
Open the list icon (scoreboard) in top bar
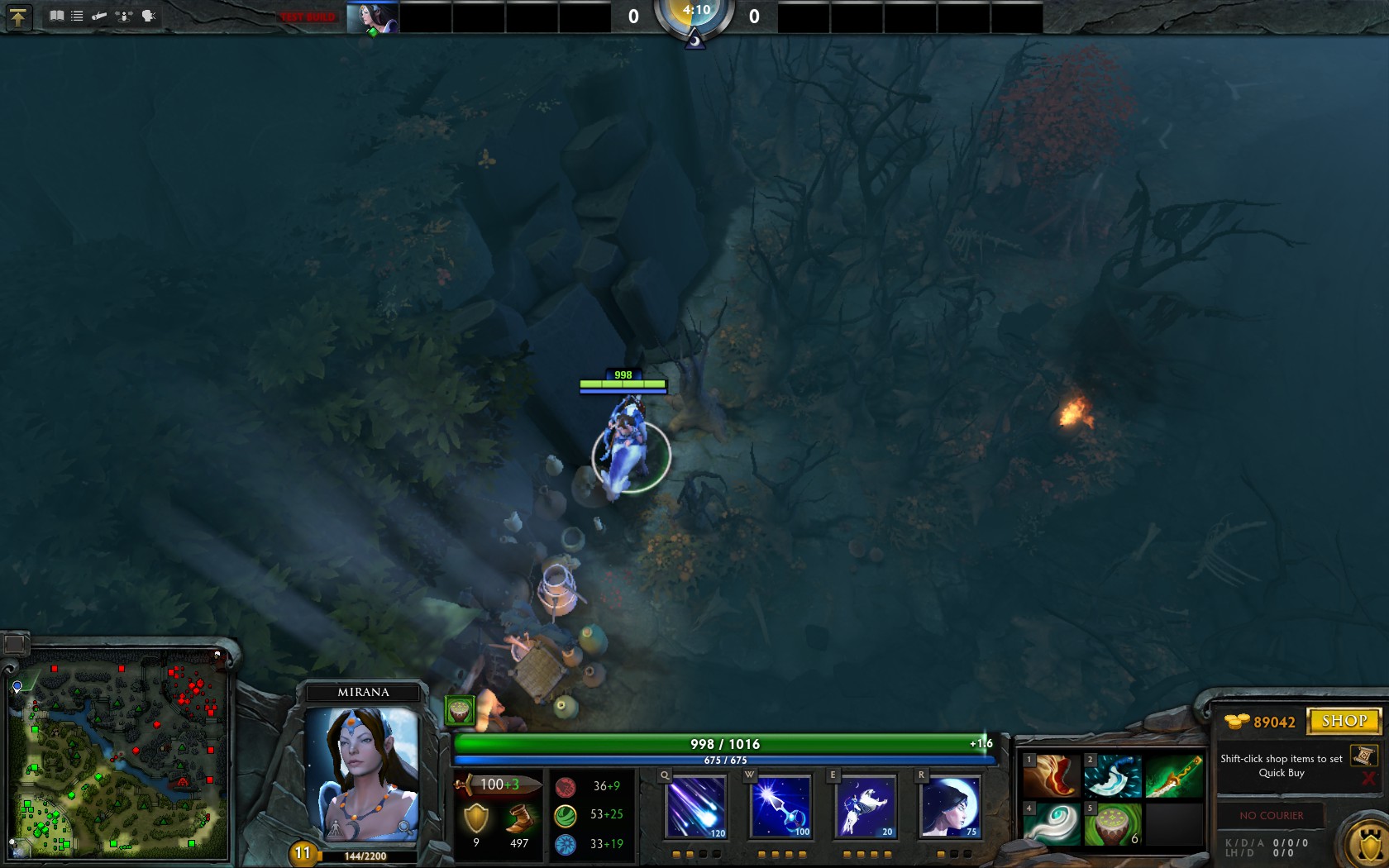[77, 16]
